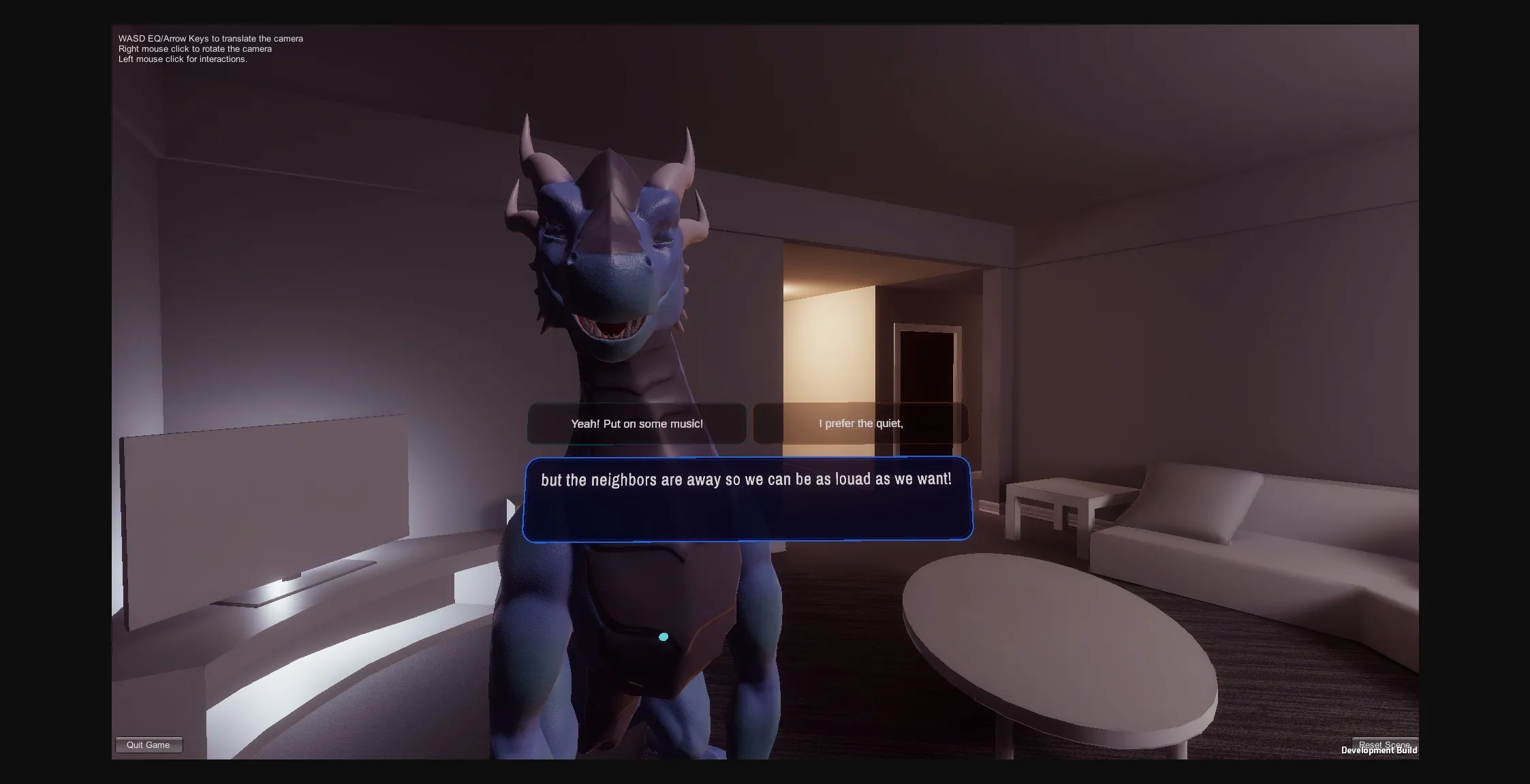Image resolution: width=1530 pixels, height=784 pixels.
Task: Click the camera controls instruction text
Action: pyautogui.click(x=210, y=48)
